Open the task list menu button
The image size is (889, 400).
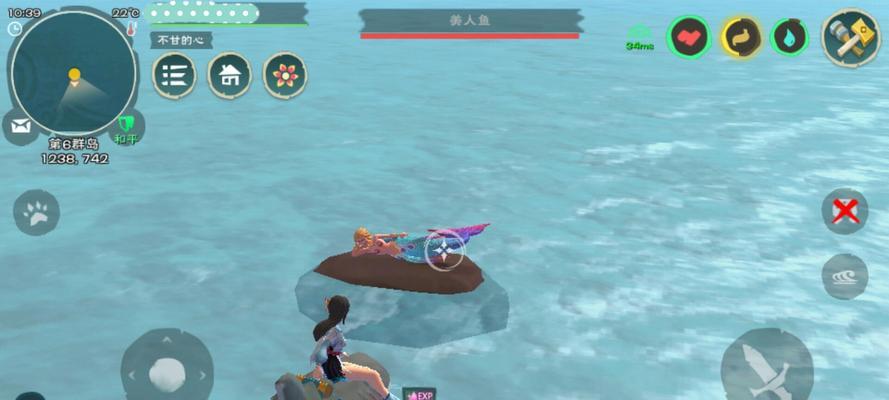point(174,75)
